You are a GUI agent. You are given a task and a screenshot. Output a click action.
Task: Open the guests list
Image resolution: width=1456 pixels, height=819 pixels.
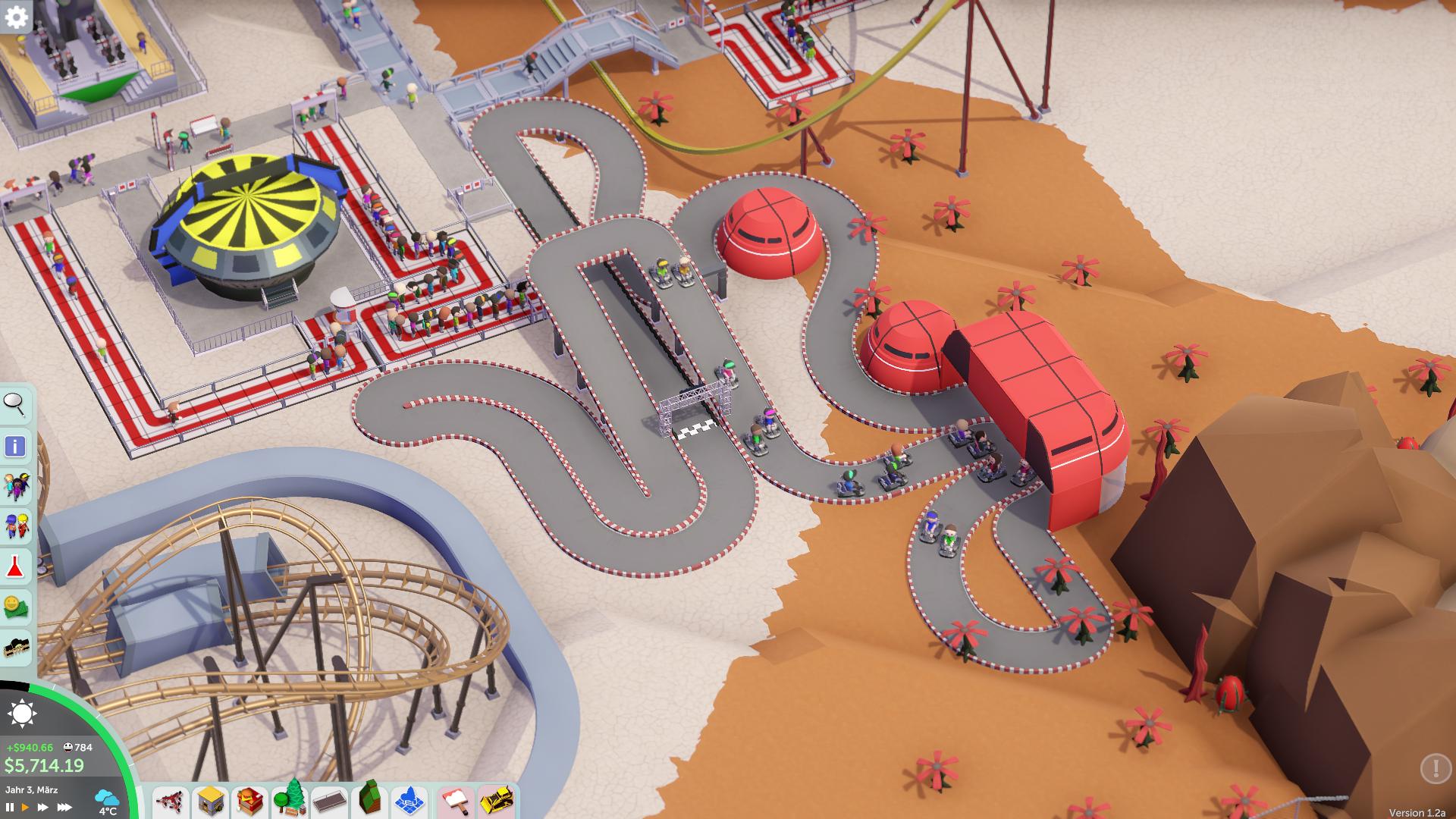pos(16,486)
